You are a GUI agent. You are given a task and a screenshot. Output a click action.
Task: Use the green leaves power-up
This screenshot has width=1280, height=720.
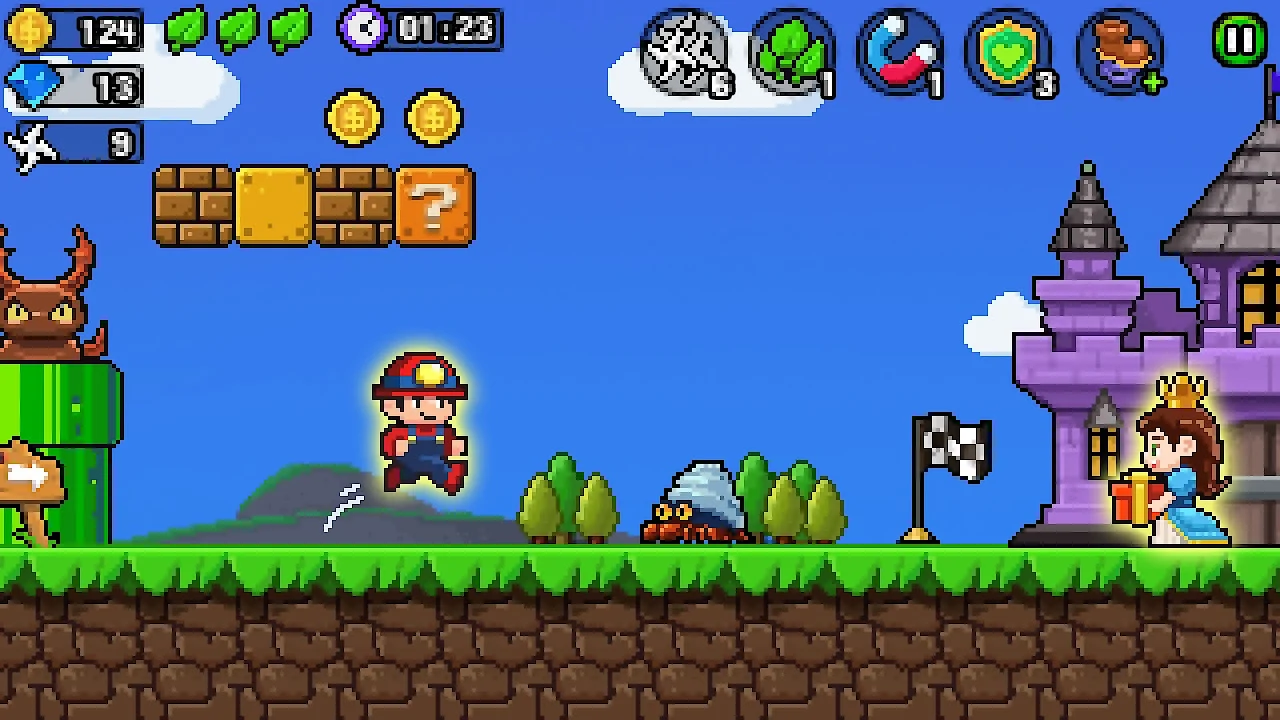tap(792, 54)
